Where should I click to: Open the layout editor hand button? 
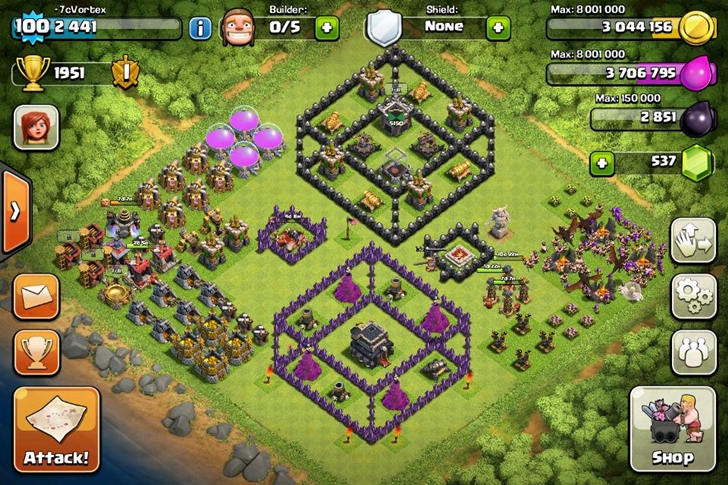pyautogui.click(x=693, y=240)
